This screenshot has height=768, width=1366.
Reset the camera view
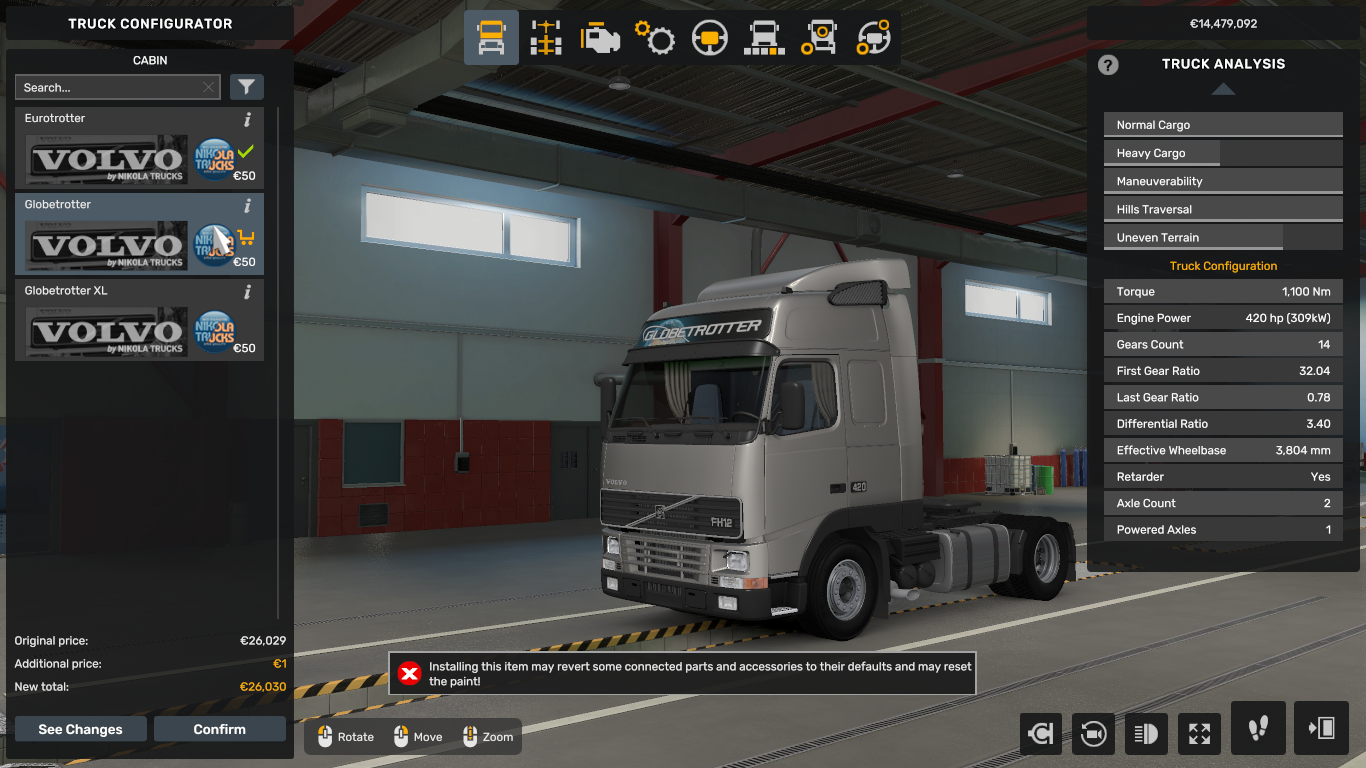coord(1093,734)
